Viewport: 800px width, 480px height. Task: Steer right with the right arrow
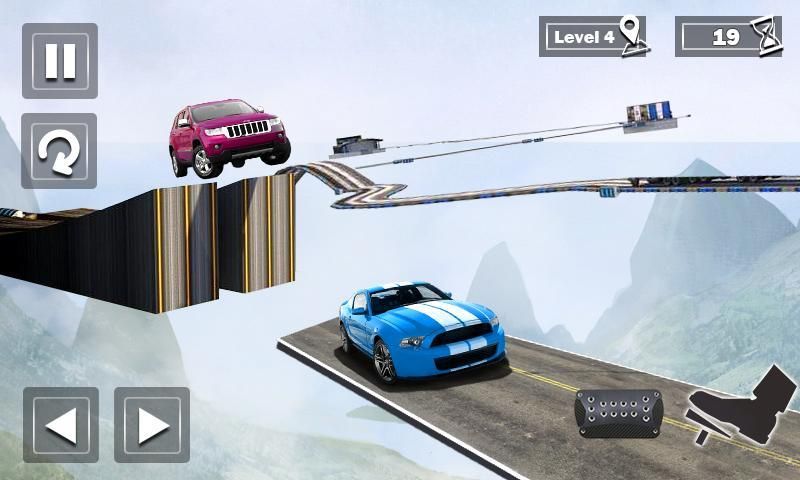coord(152,425)
